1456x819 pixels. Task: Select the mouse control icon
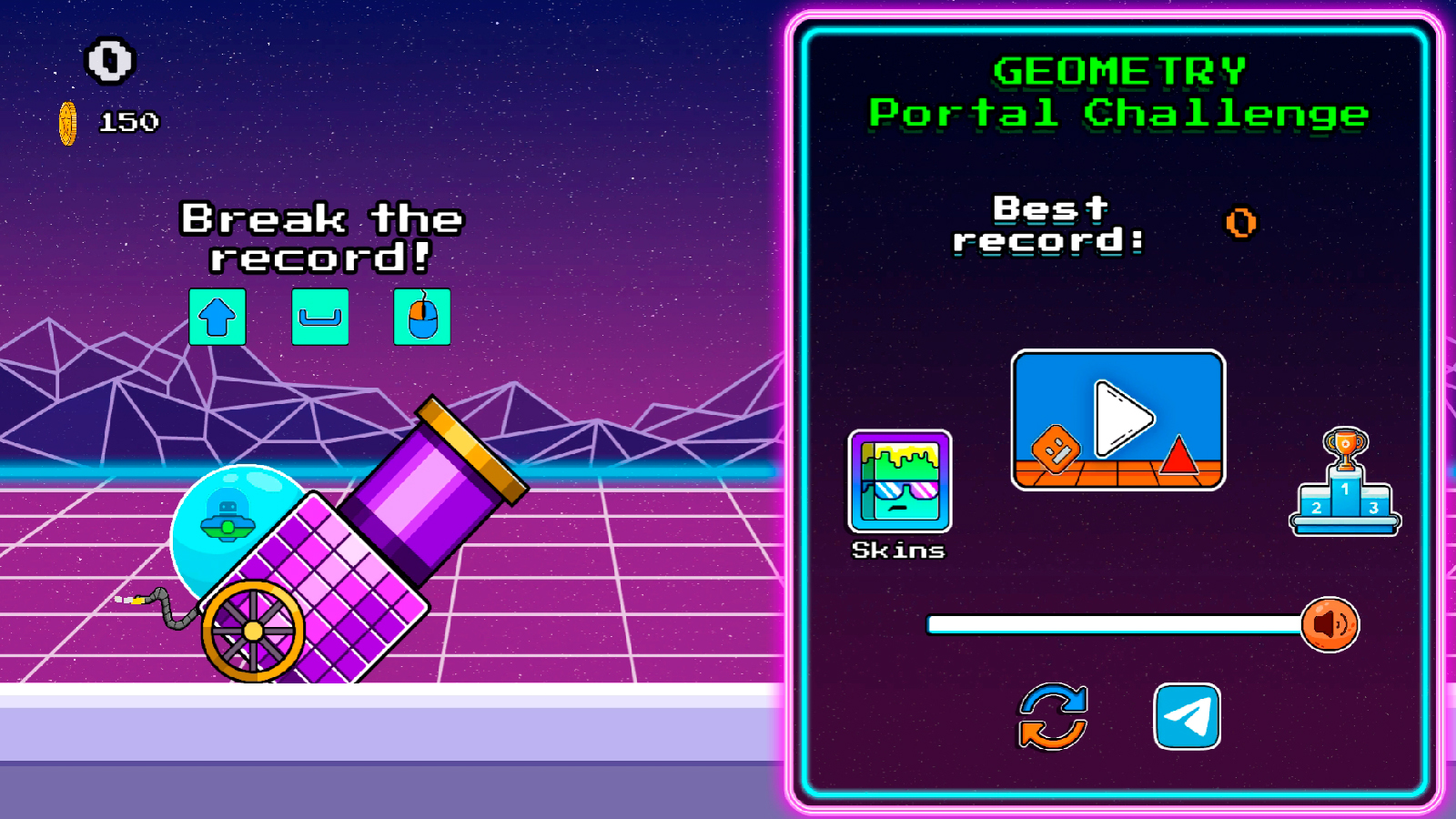(x=421, y=318)
